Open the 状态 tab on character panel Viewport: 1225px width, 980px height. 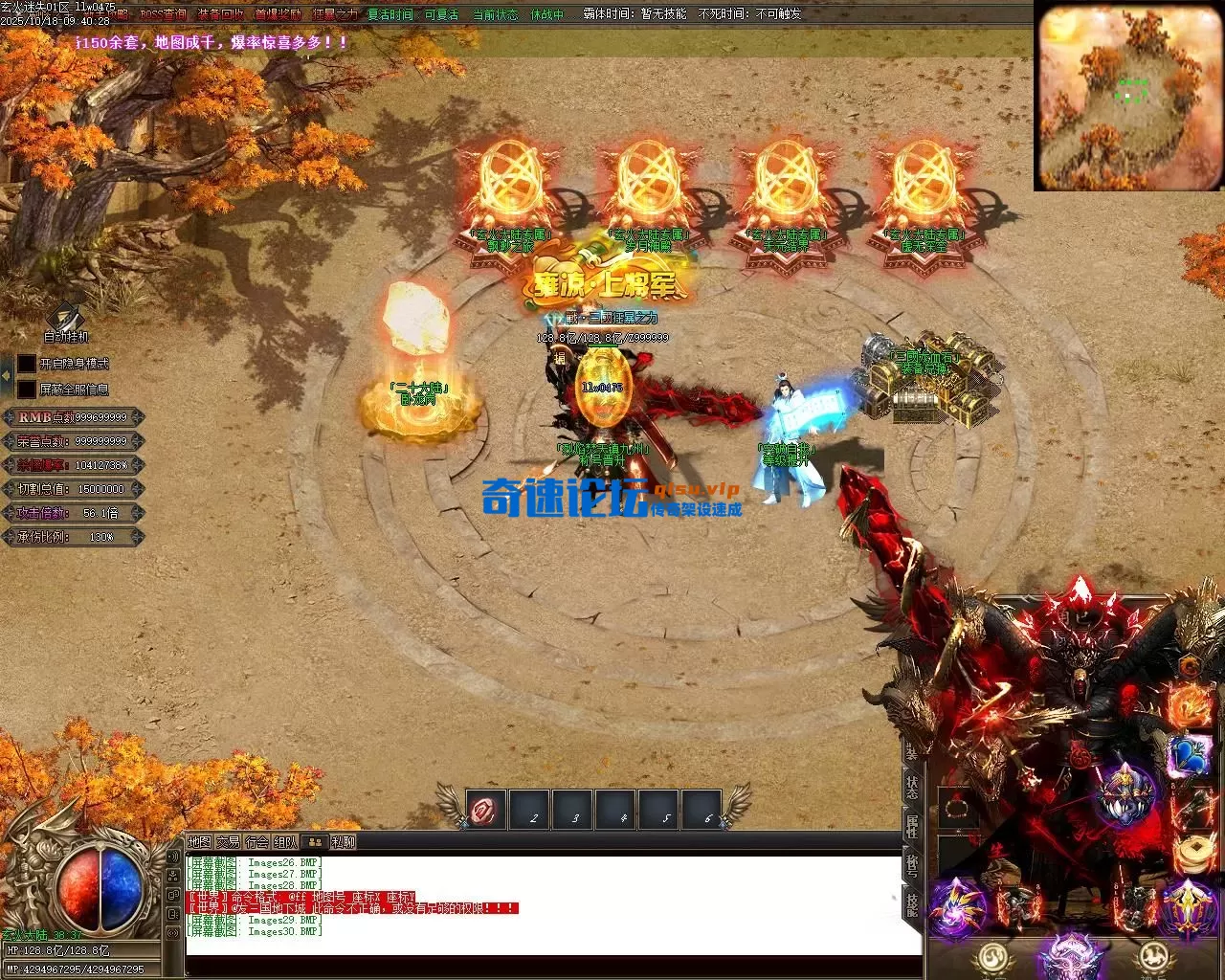click(912, 787)
